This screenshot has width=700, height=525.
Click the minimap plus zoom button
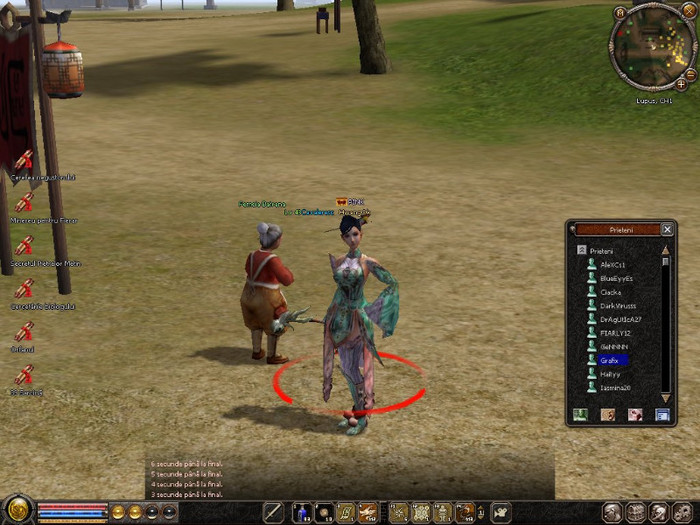pyautogui.click(x=682, y=84)
